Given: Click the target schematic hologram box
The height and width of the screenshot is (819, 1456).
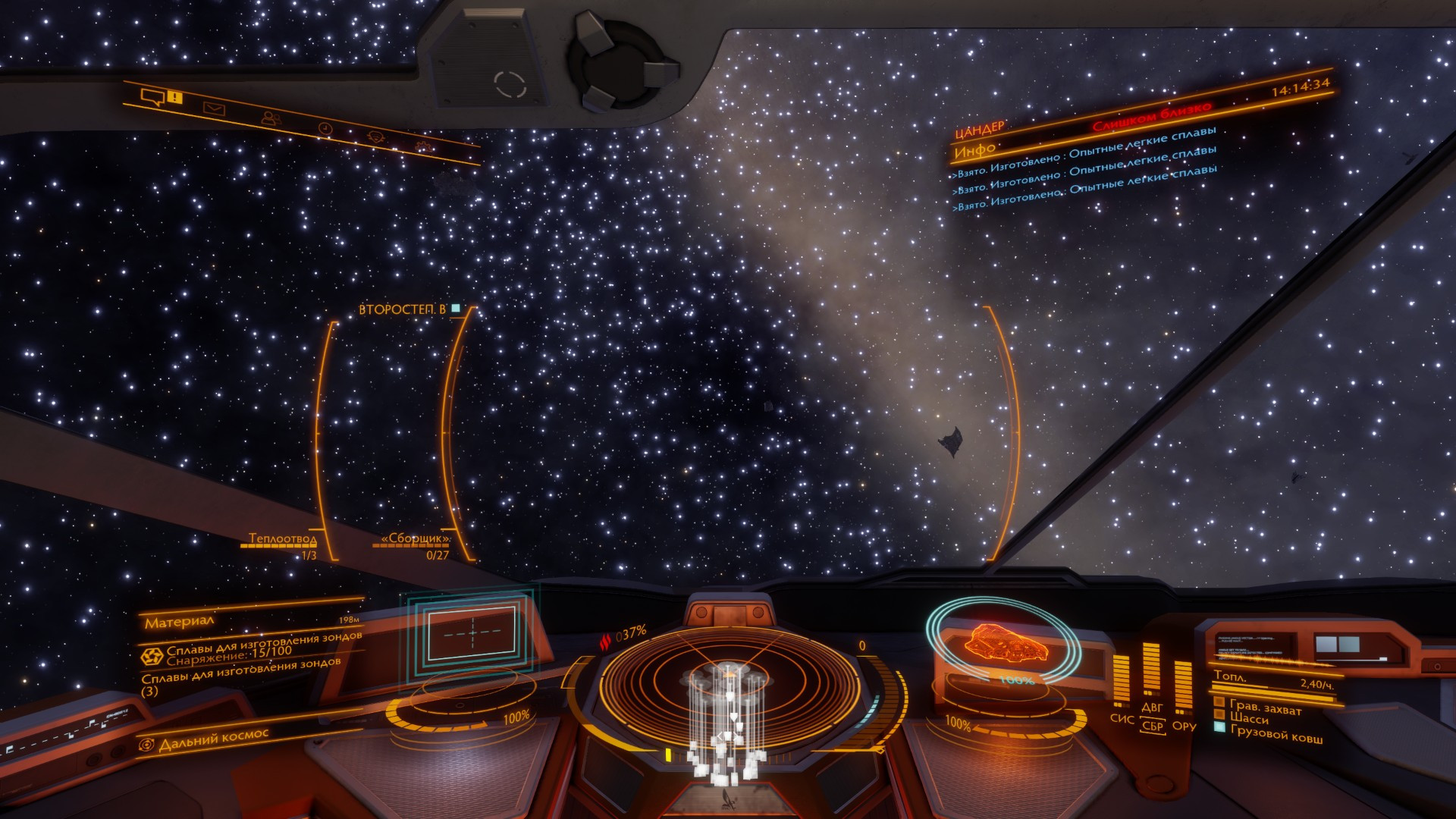Looking at the screenshot, I should [x=472, y=632].
